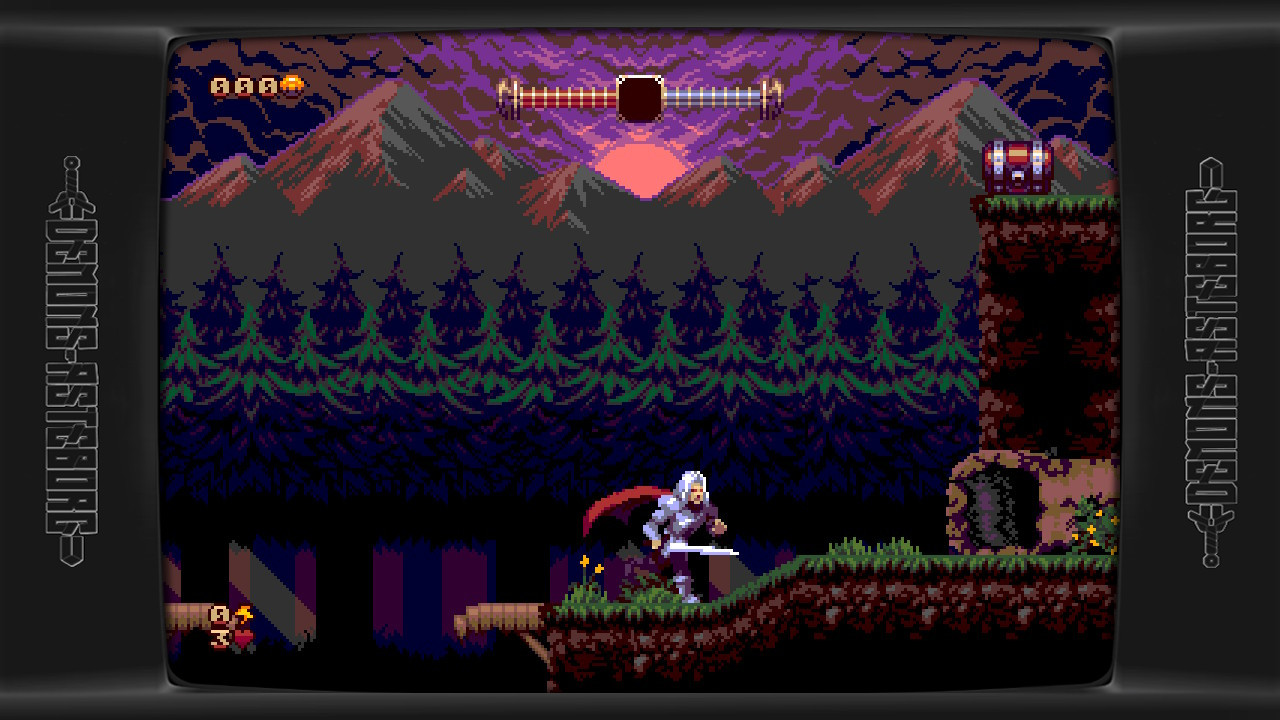1280x720 pixels.
Task: Click the ammo count digit next to the lightning bolt
Action: (220, 613)
